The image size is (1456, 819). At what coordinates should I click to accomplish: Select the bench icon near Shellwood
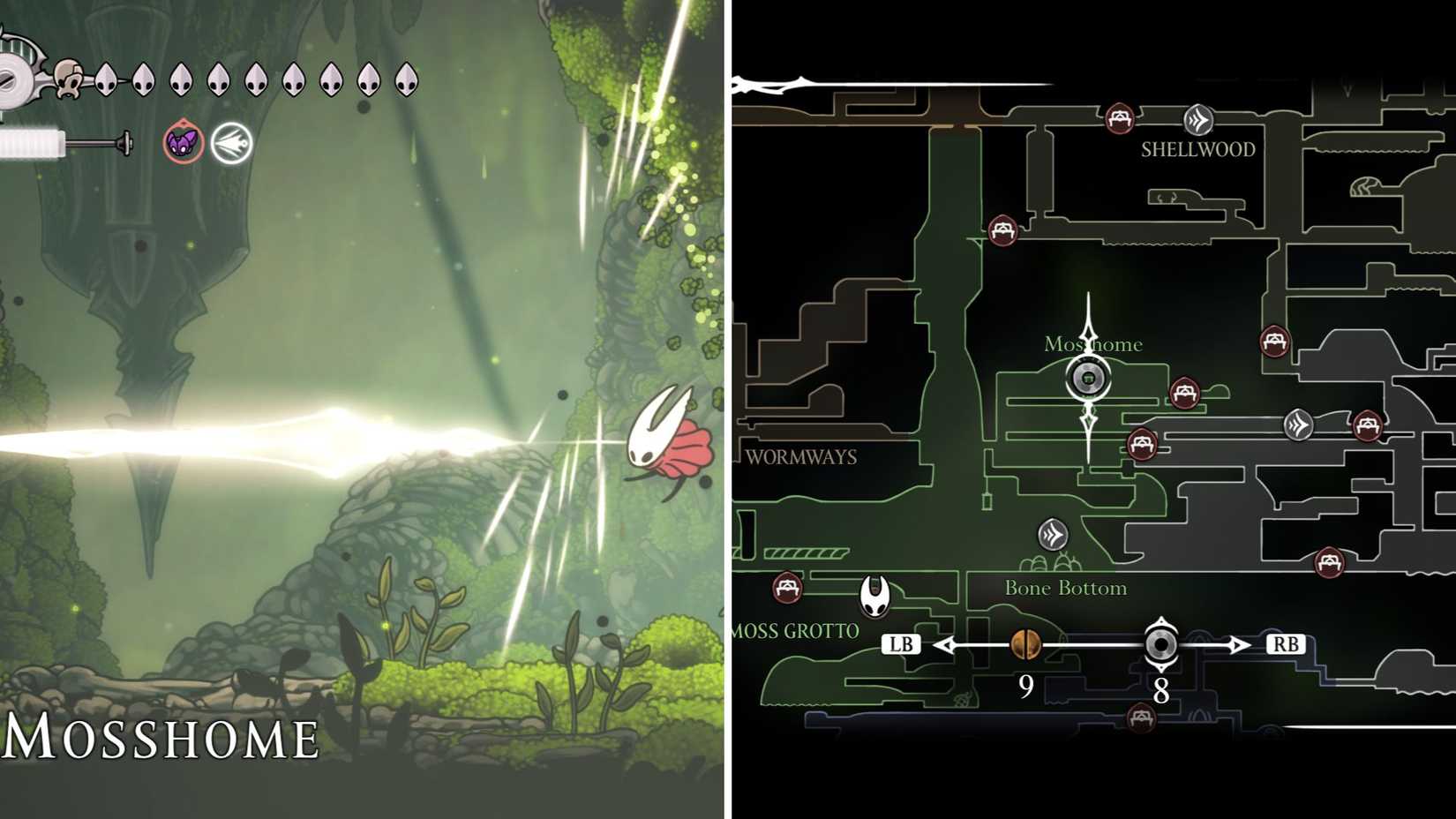click(x=1118, y=116)
